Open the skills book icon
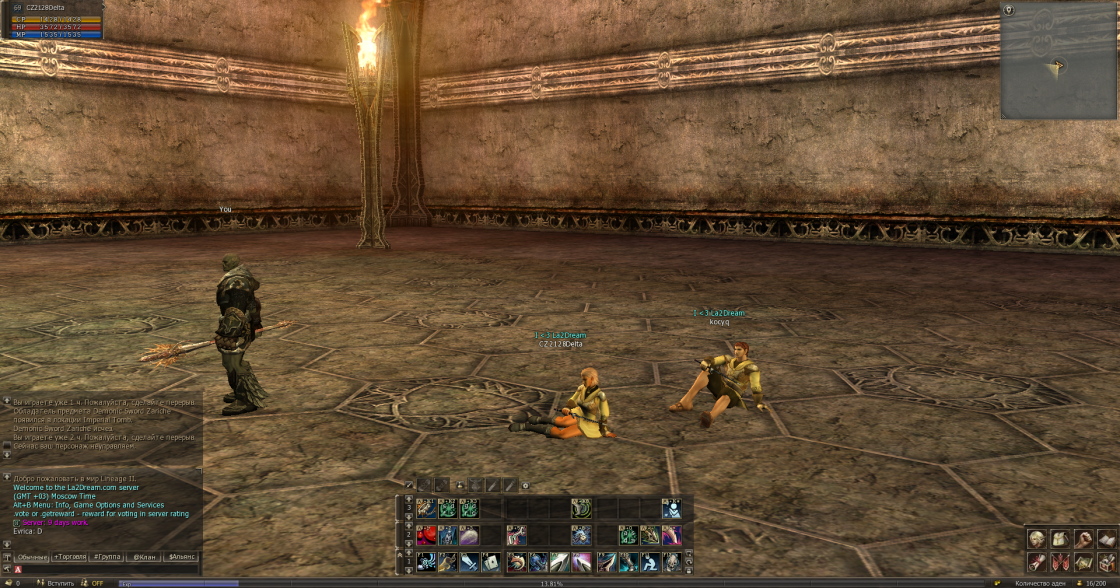Image resolution: width=1120 pixels, height=588 pixels. click(1106, 539)
